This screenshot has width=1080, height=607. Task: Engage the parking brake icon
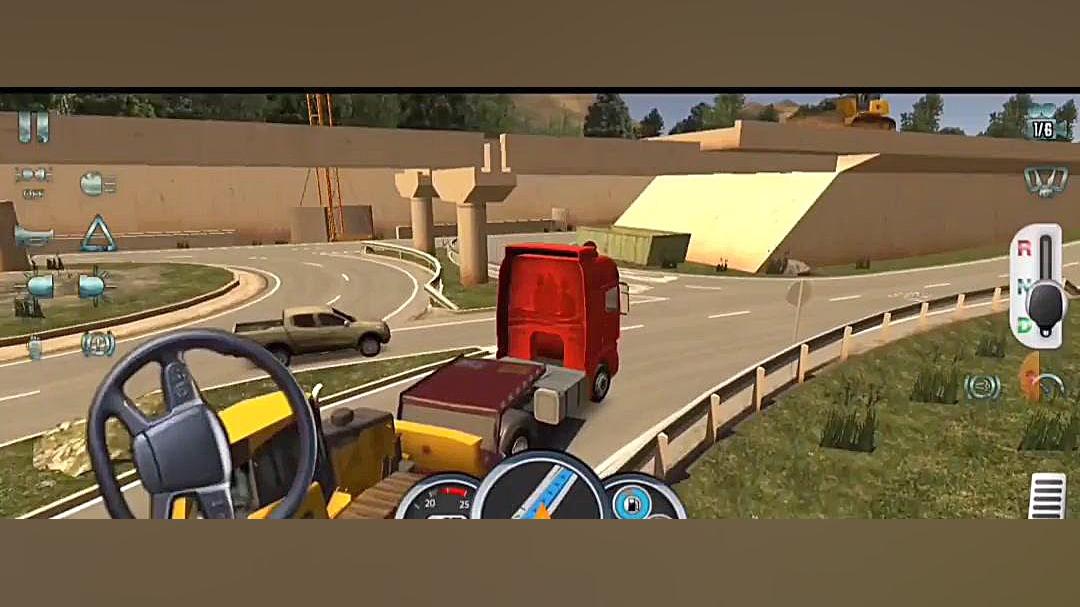click(97, 343)
